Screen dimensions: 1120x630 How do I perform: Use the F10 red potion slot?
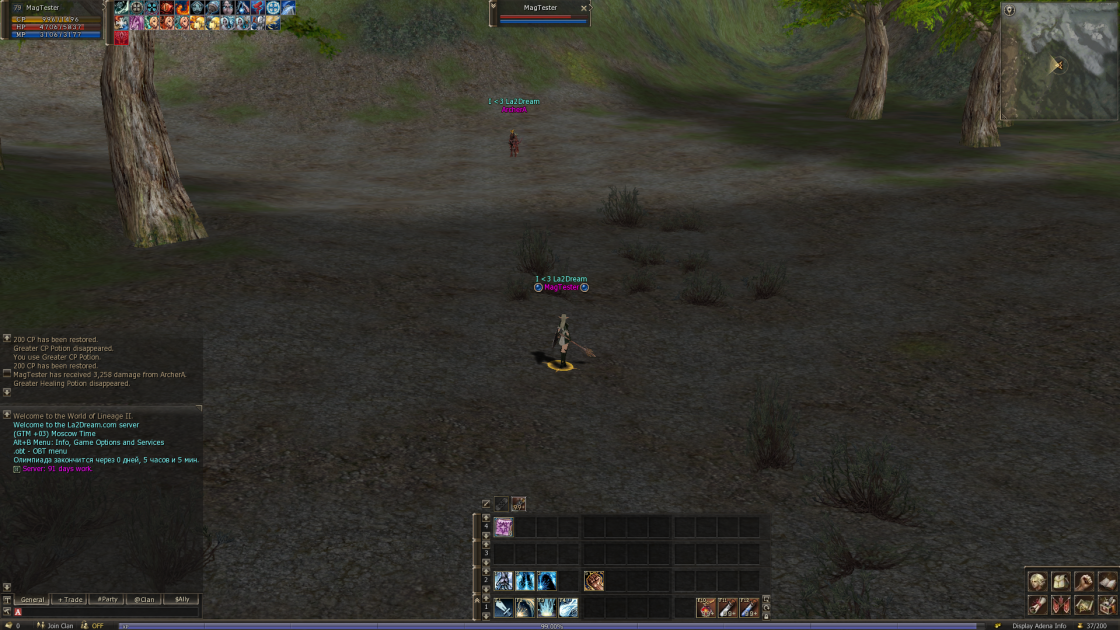pyautogui.click(x=705, y=607)
